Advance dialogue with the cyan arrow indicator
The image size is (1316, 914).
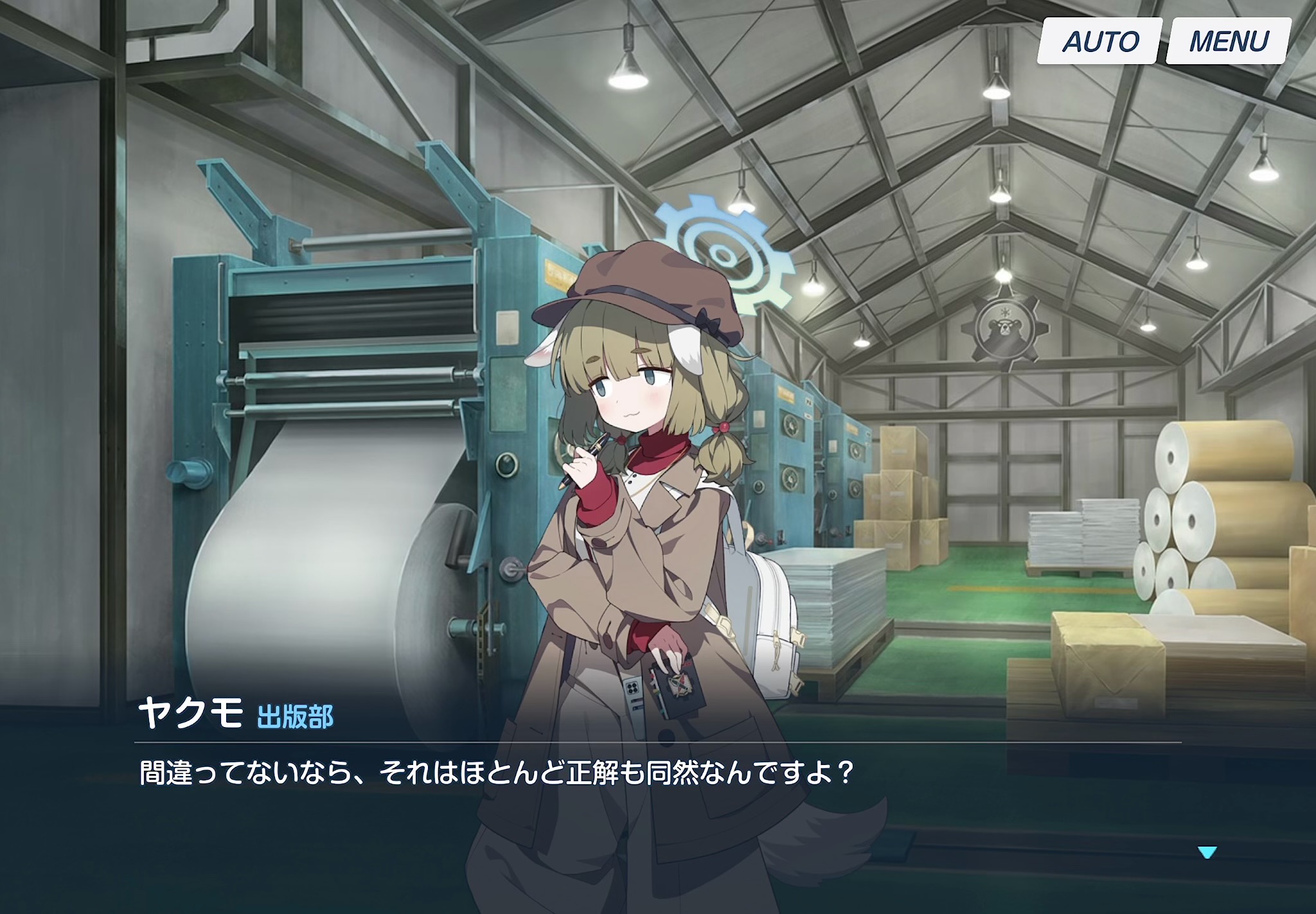coord(1207,853)
